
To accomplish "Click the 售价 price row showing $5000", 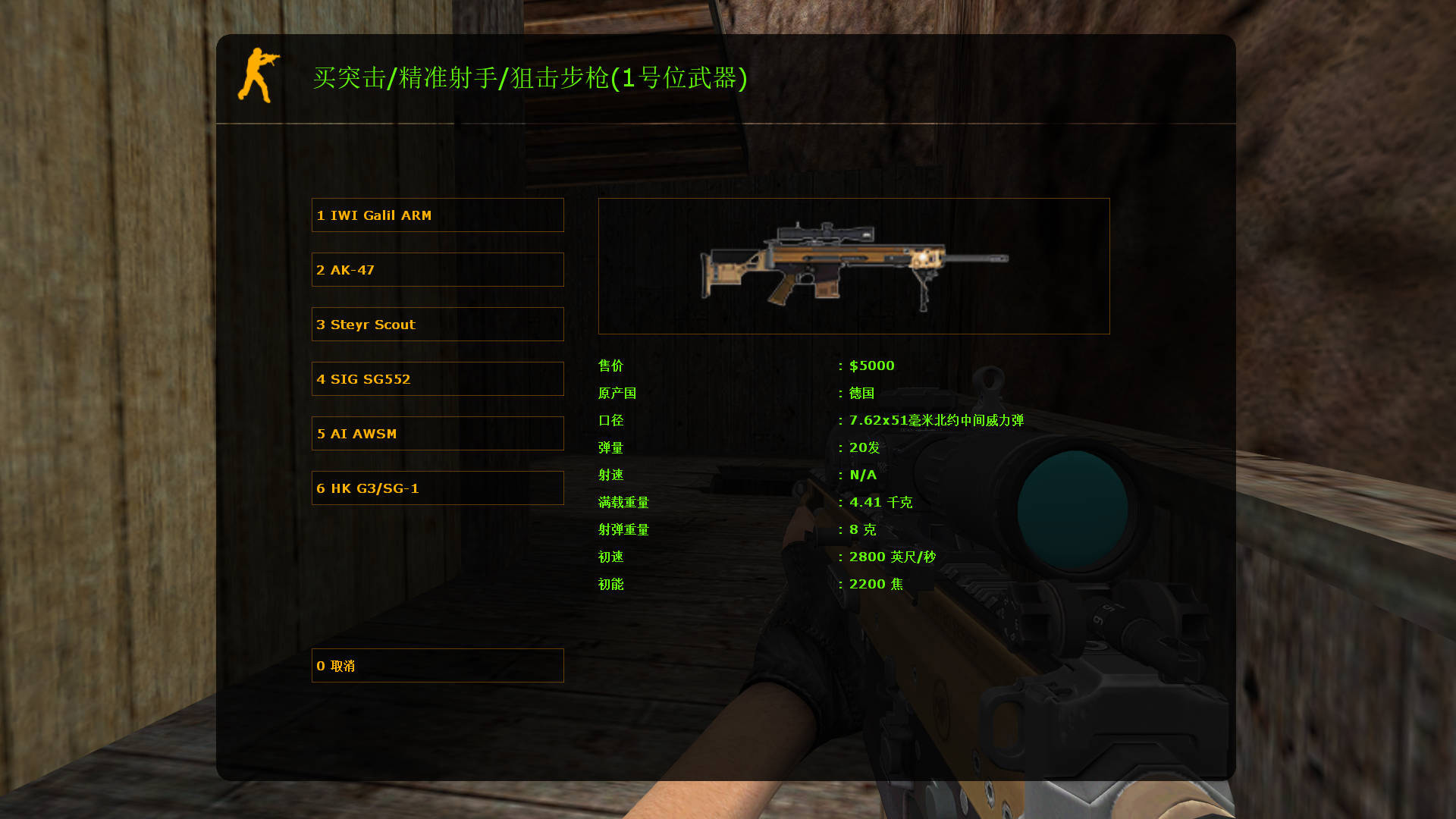I will 871,366.
